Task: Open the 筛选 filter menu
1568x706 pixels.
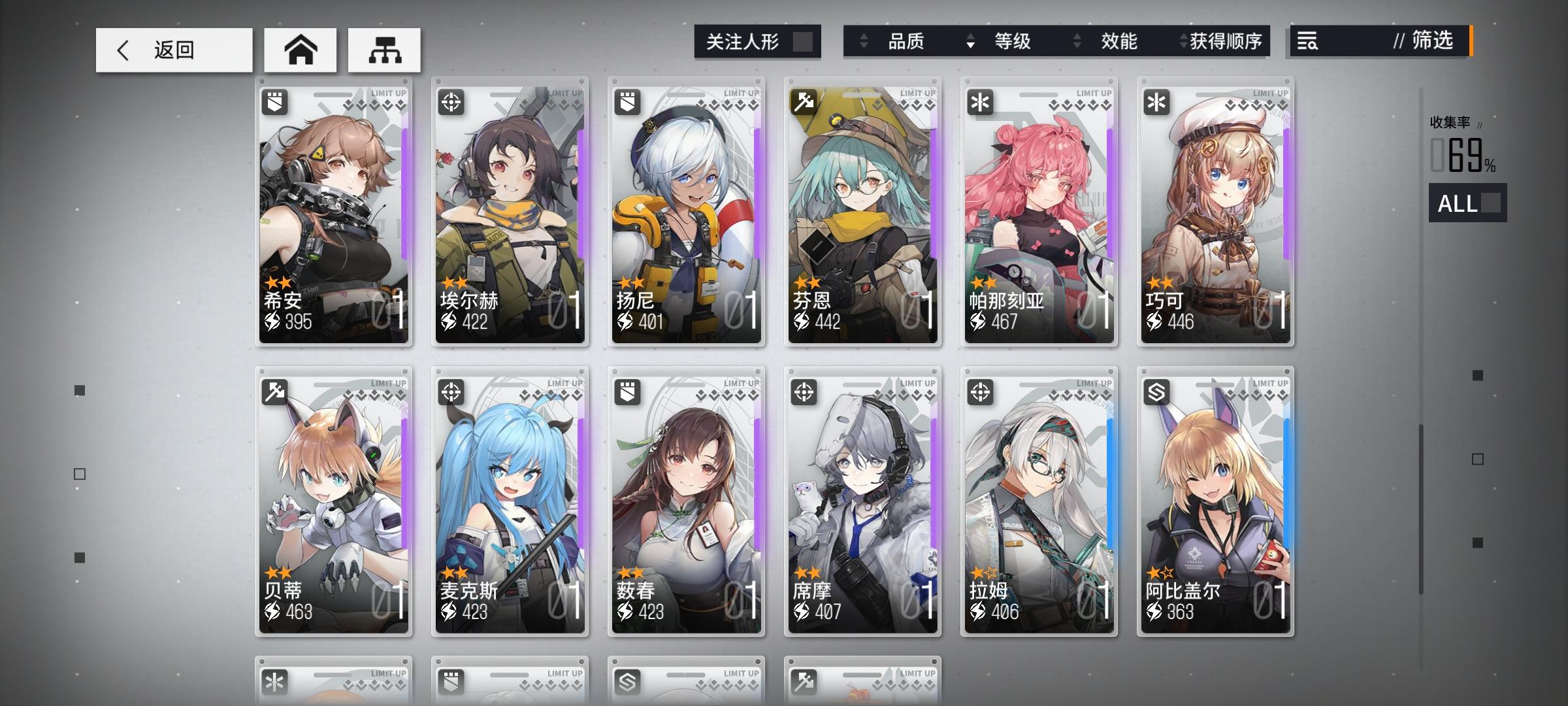Action: coord(1433,42)
